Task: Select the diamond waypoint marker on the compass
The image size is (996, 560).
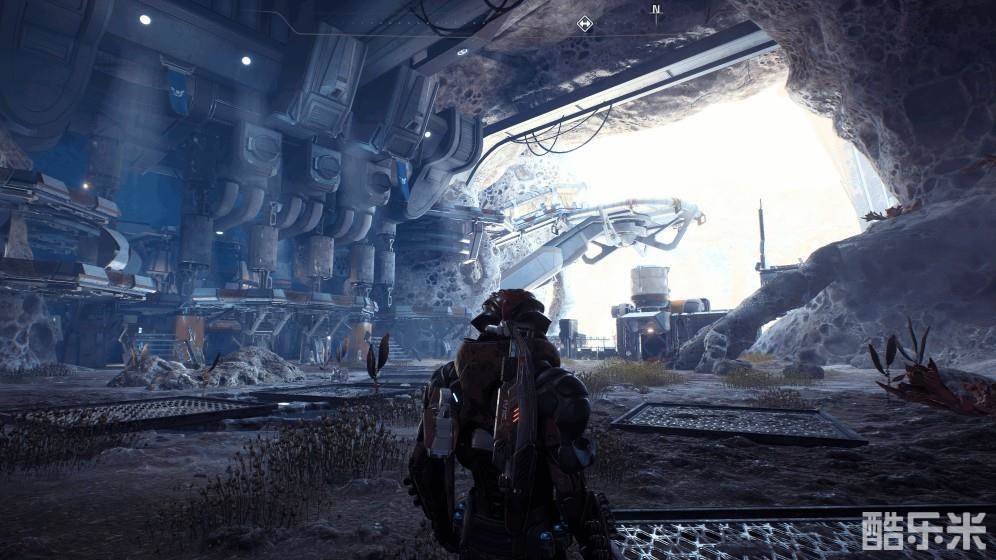Action: tap(585, 23)
